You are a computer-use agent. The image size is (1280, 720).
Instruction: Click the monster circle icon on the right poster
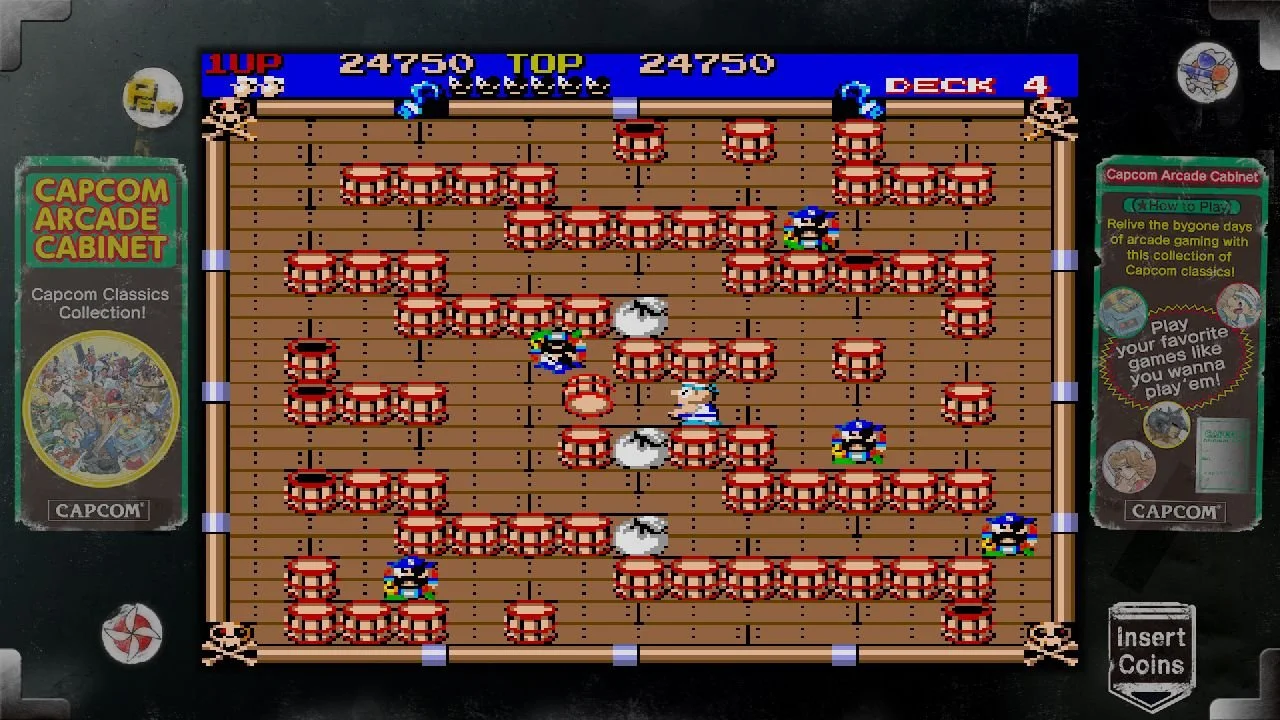pyautogui.click(x=1164, y=428)
